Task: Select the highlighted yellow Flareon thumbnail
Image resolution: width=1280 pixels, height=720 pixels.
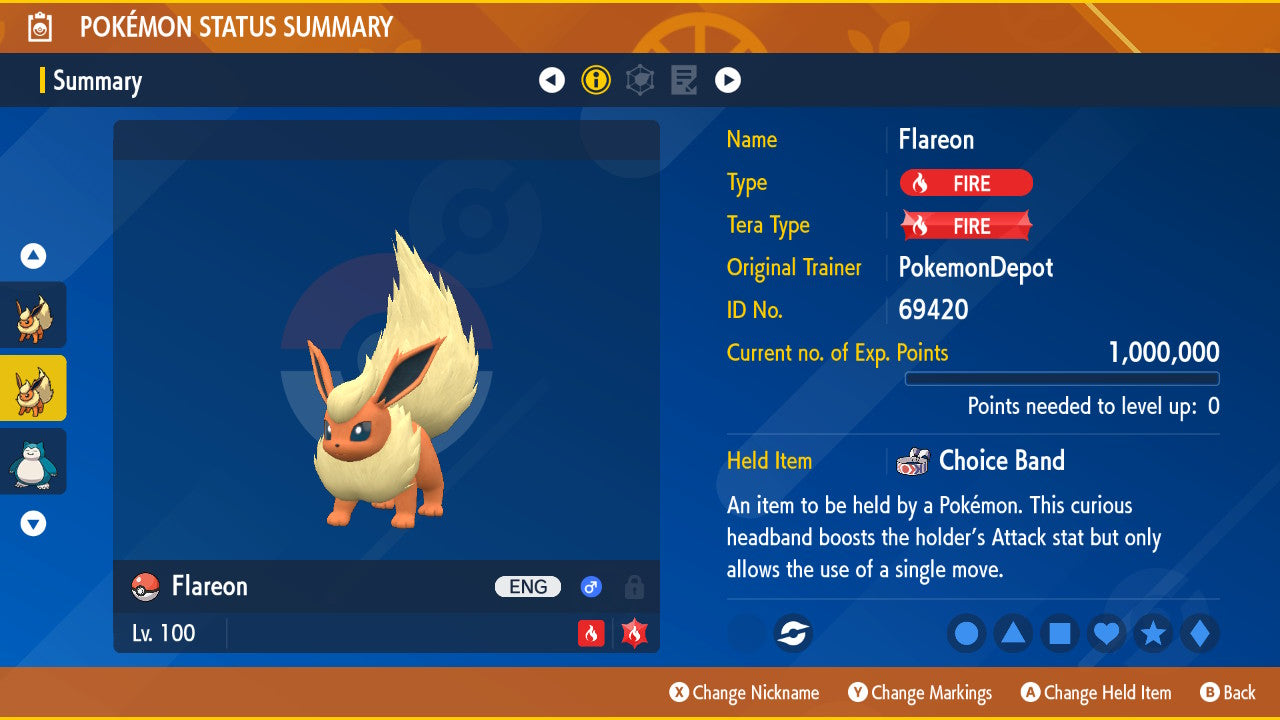Action: click(x=33, y=388)
